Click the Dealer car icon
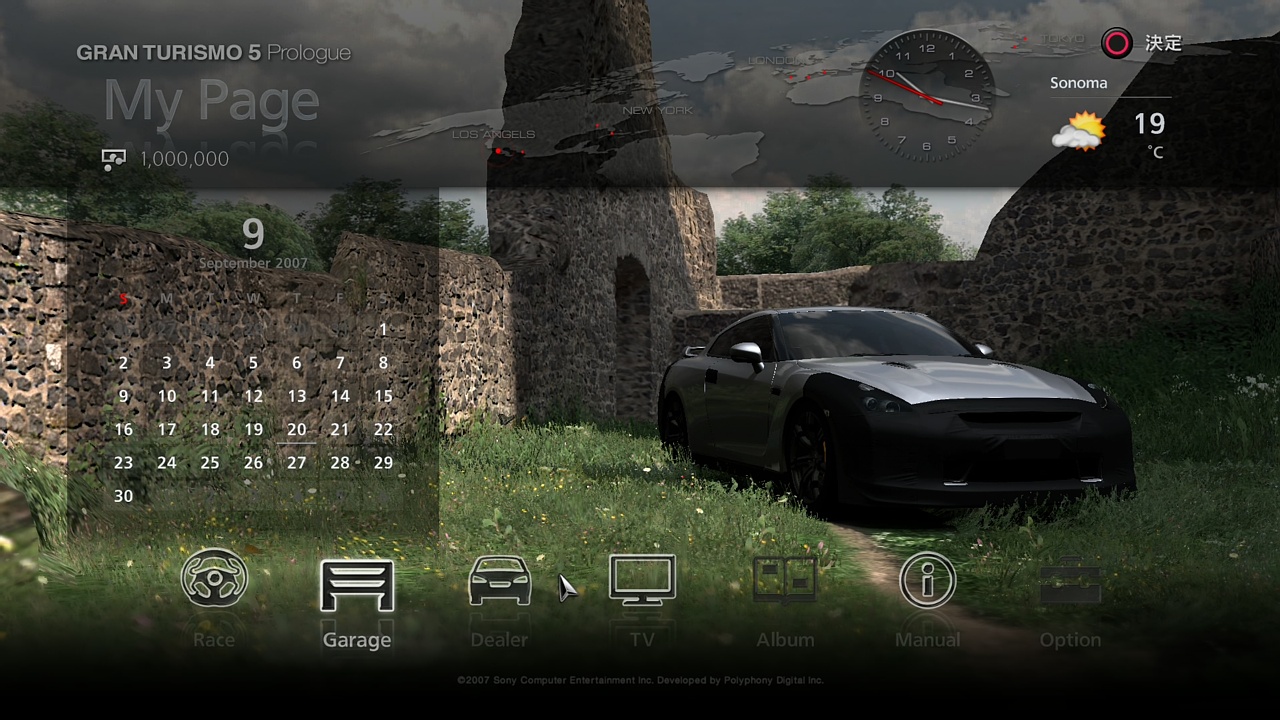Viewport: 1280px width, 720px height. pyautogui.click(x=500, y=581)
